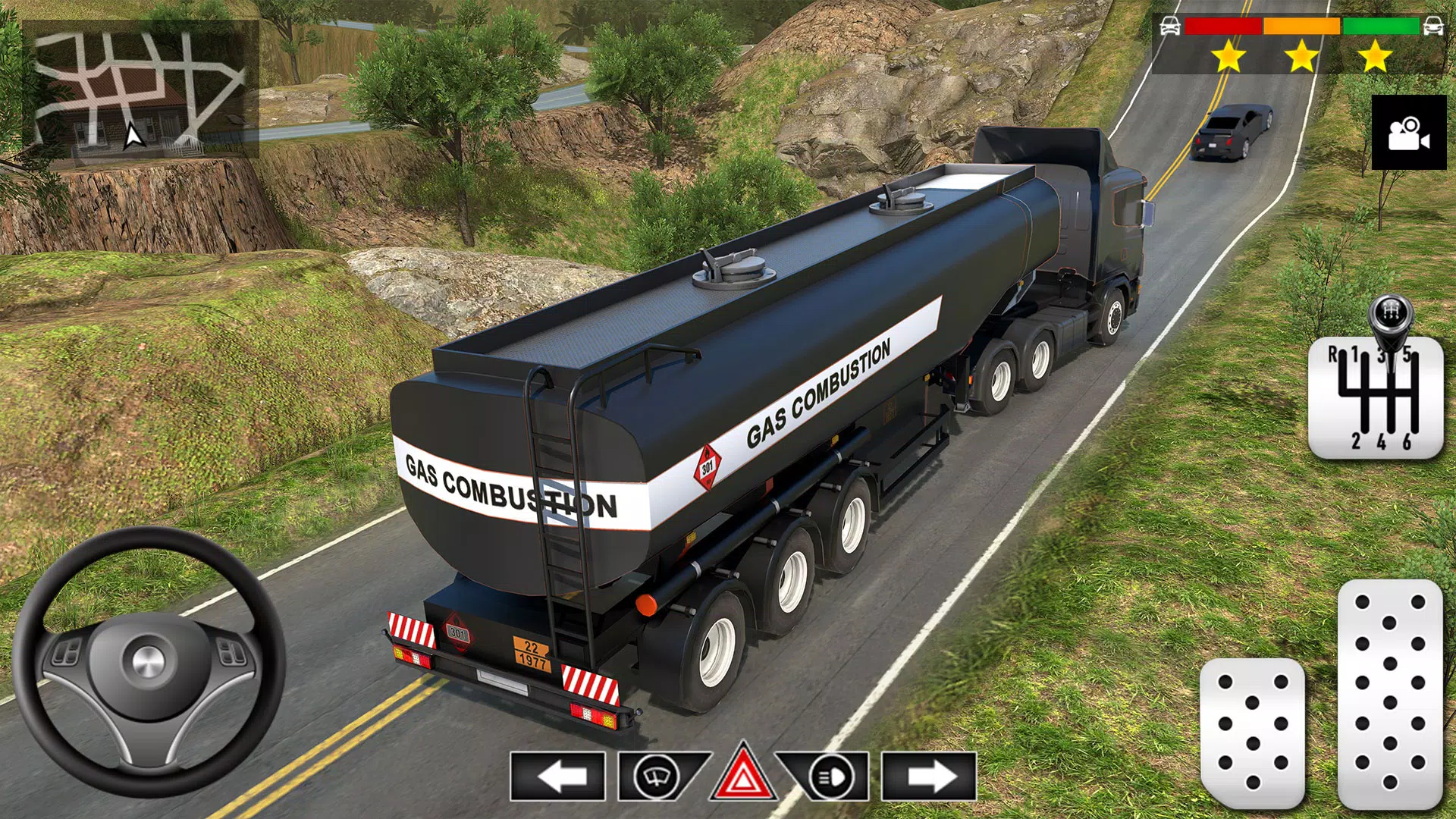Activate the right turn signal arrow
1456x819 pixels.
[x=929, y=777]
